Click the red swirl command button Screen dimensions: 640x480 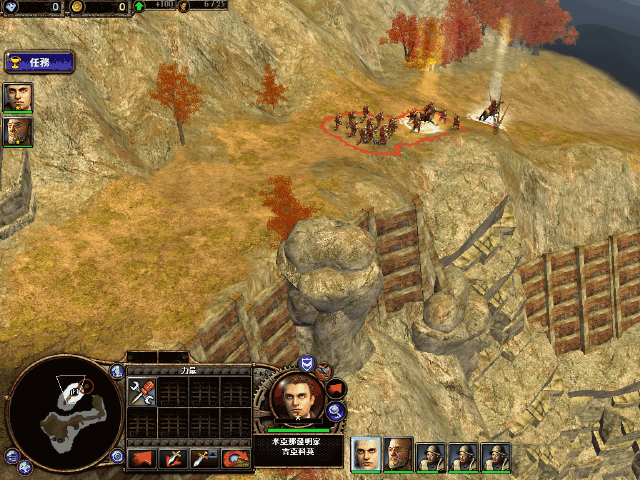click(237, 458)
